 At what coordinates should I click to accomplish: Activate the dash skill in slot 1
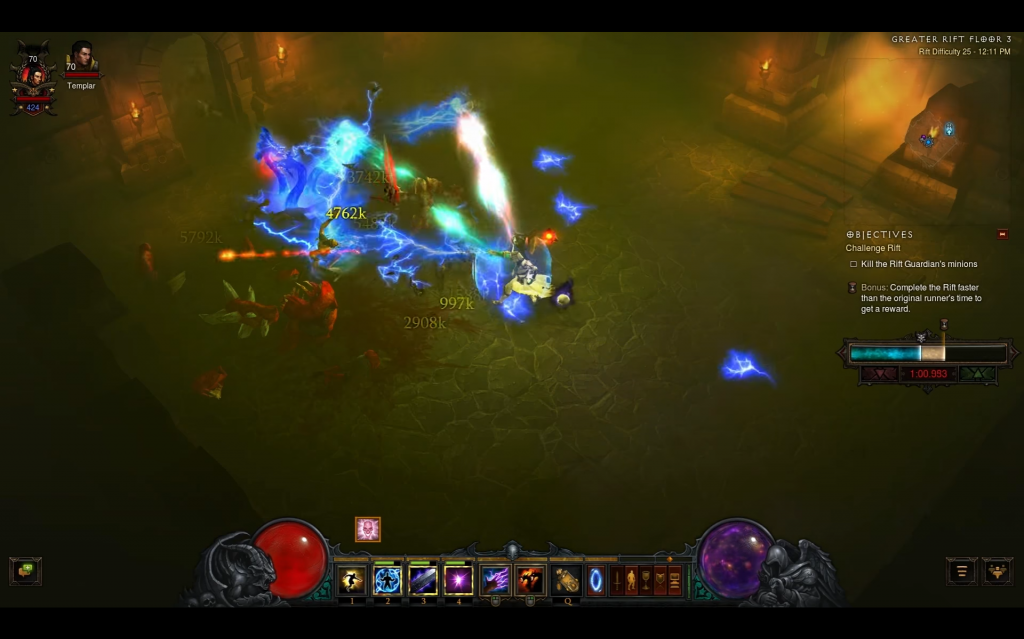click(x=351, y=580)
